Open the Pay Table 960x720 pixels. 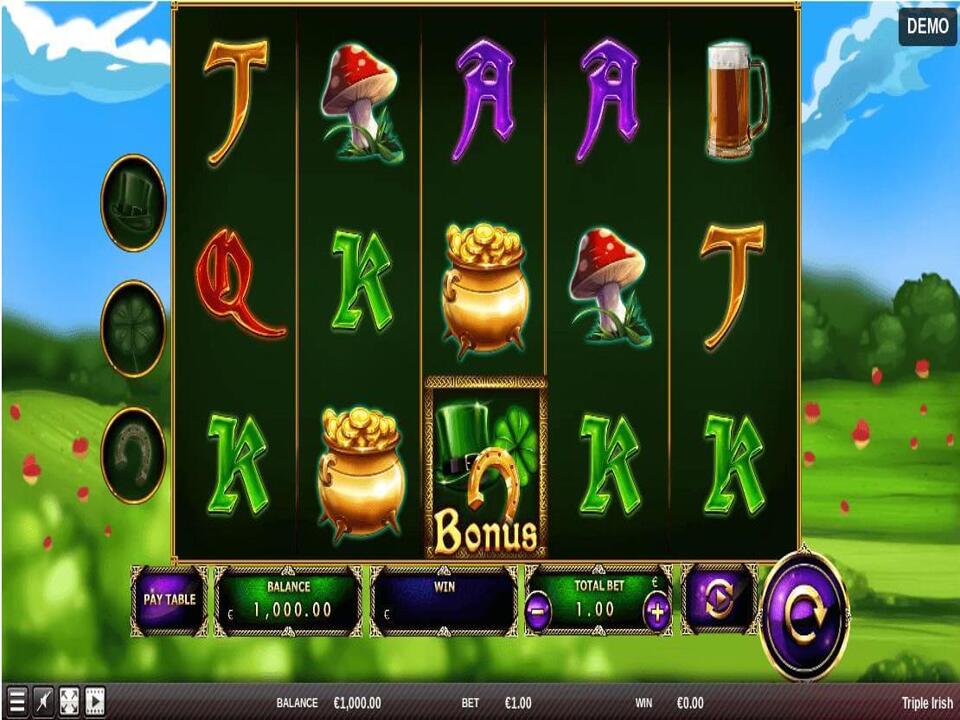coord(168,600)
